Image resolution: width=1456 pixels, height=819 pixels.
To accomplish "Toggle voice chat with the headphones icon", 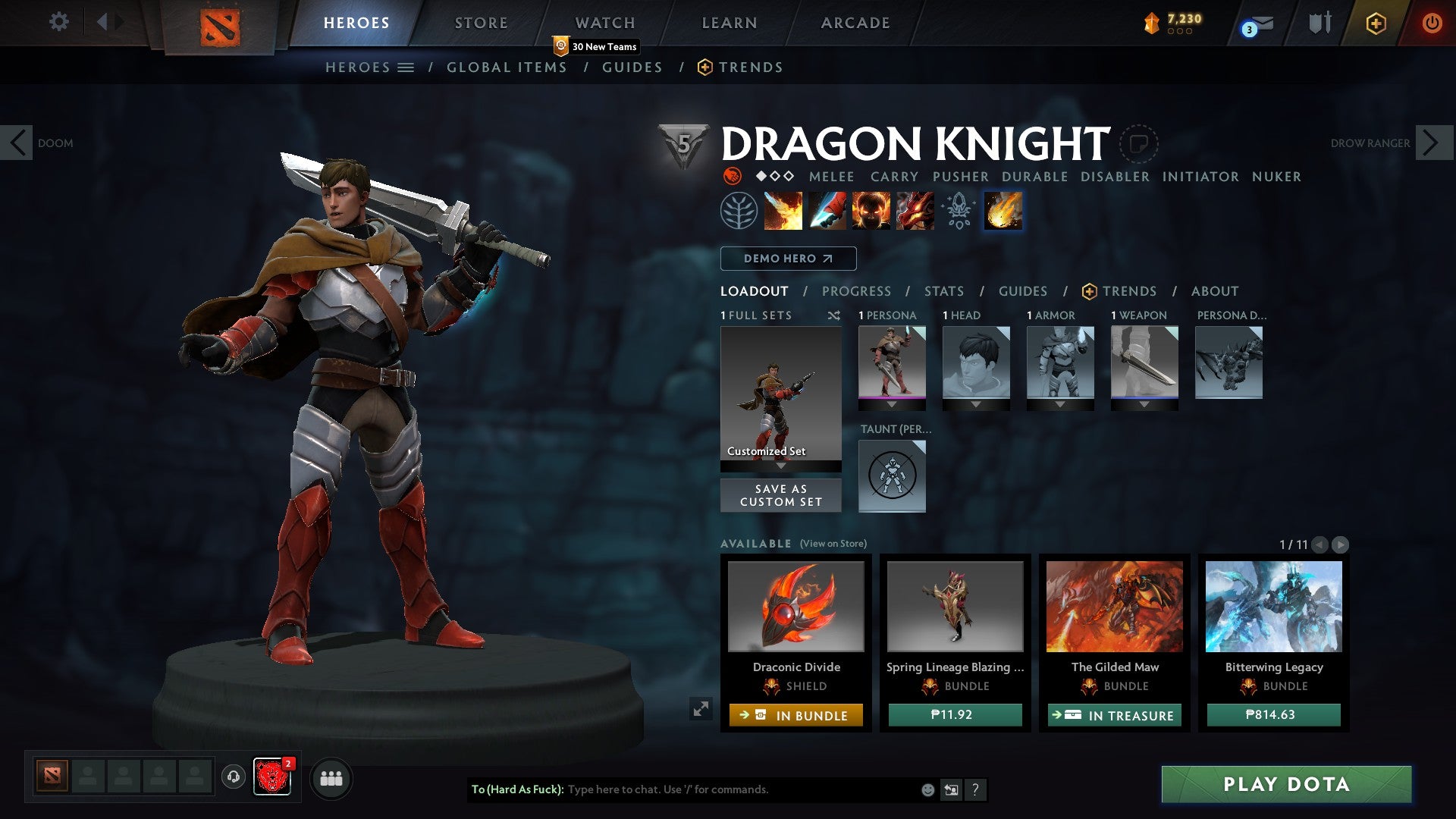I will click(x=233, y=778).
